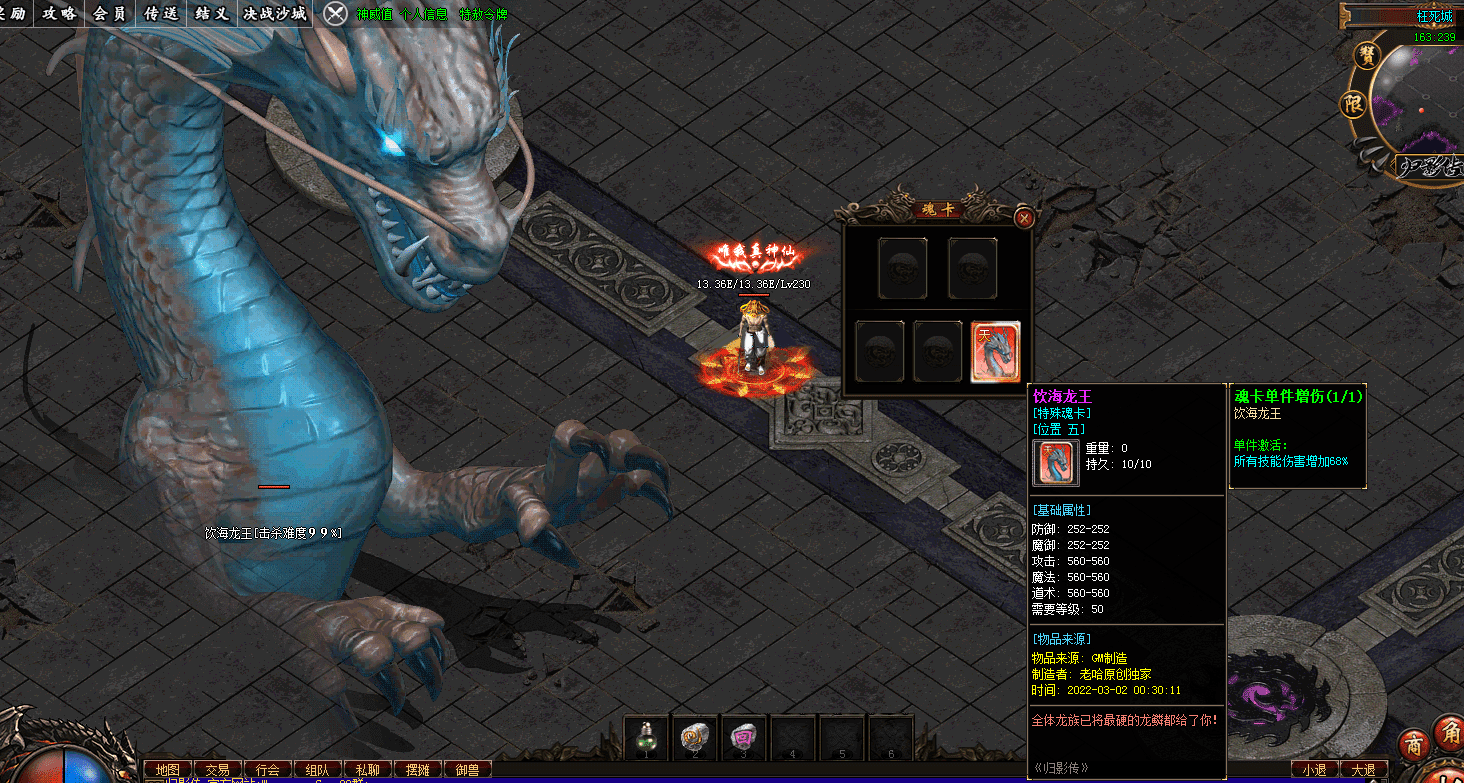Viewport: 1464px width, 783px height.
Task: Open the 商 shop round button
Action: (1413, 745)
